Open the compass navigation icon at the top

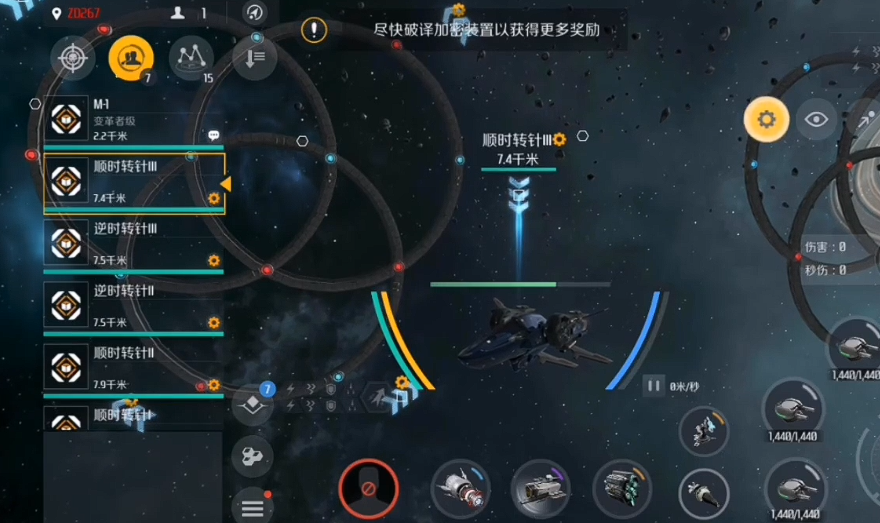pos(255,13)
